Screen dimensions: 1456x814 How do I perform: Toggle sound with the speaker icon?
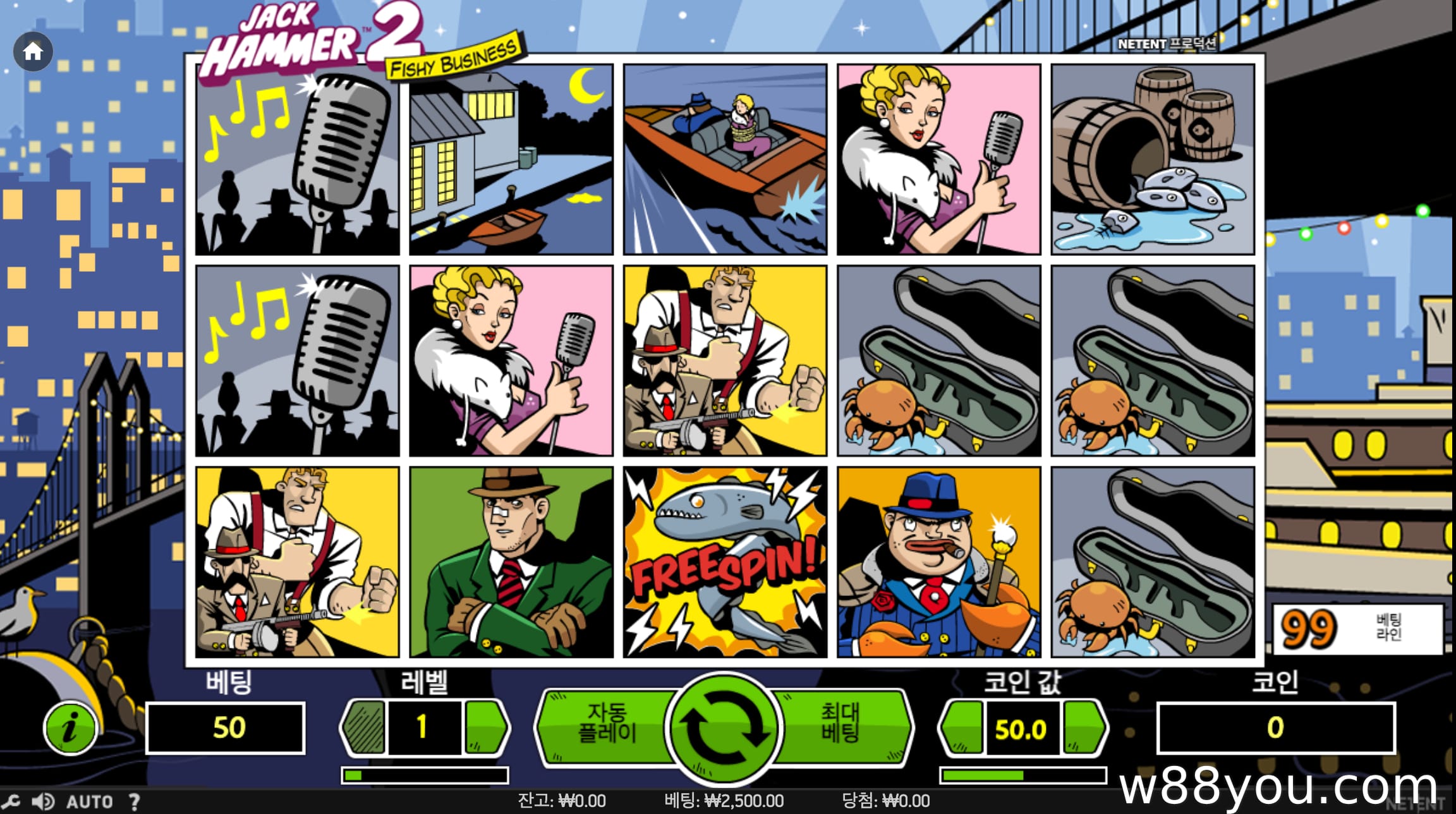pyautogui.click(x=43, y=801)
